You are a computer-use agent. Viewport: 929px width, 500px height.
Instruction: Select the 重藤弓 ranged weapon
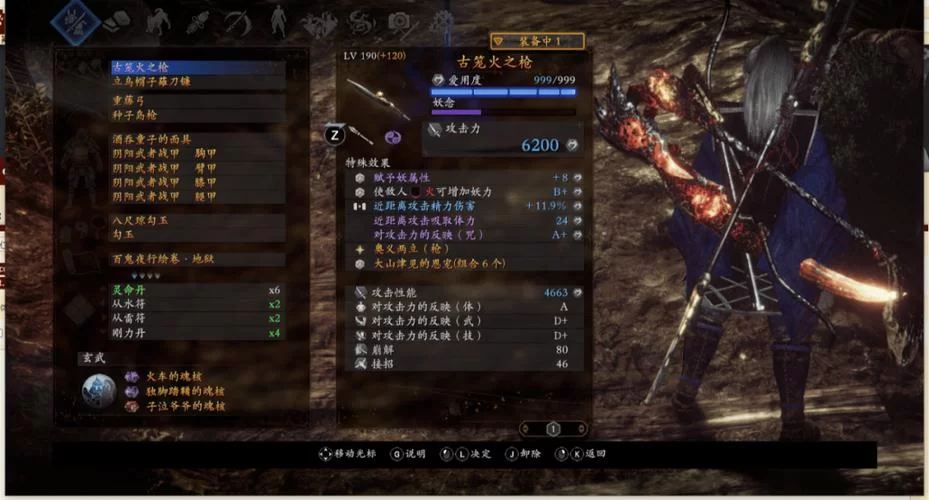pyautogui.click(x=195, y=102)
